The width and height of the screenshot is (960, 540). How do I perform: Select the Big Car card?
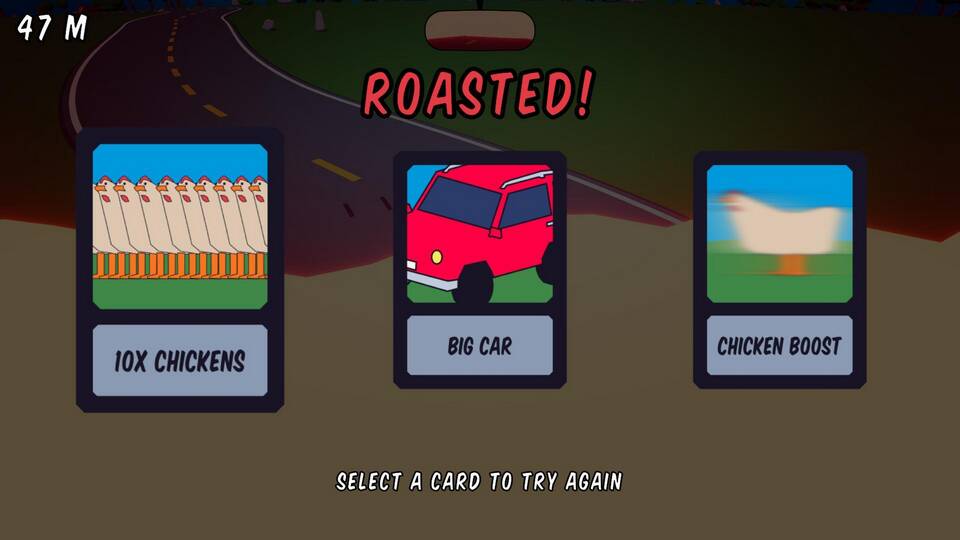480,270
